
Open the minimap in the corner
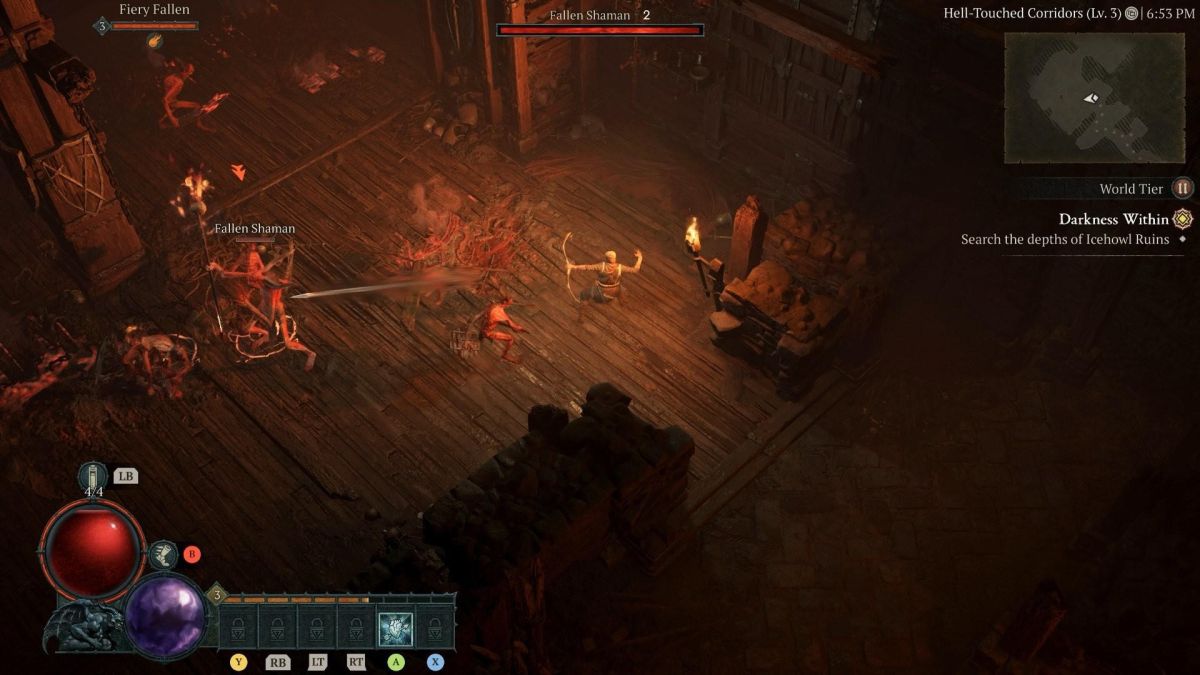tap(1094, 98)
